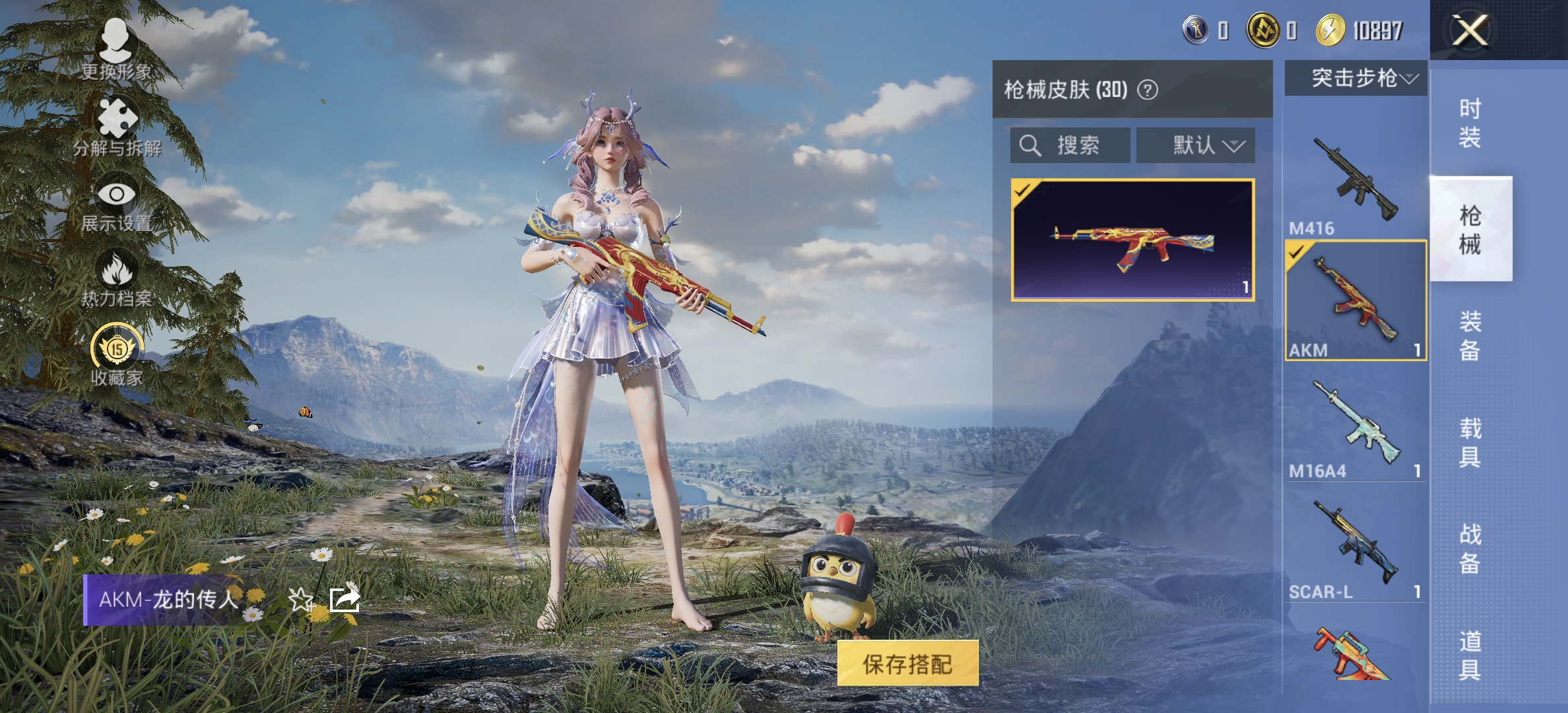Screen dimensions: 1568x713
Task: Click the 搜索 search field
Action: [1069, 147]
